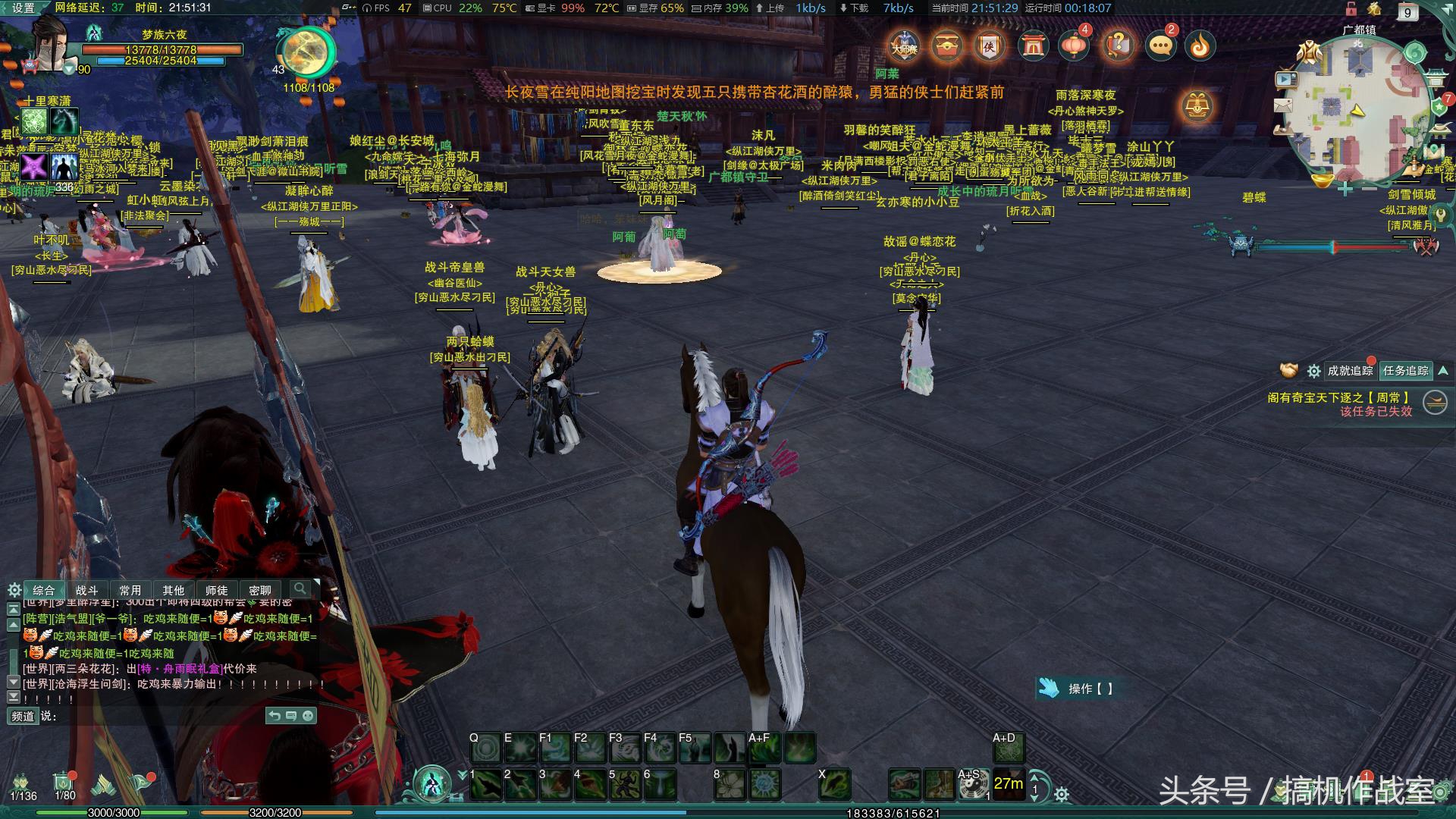1456x819 pixels.
Task: Switch to the 战斗 chat tab
Action: tap(87, 590)
